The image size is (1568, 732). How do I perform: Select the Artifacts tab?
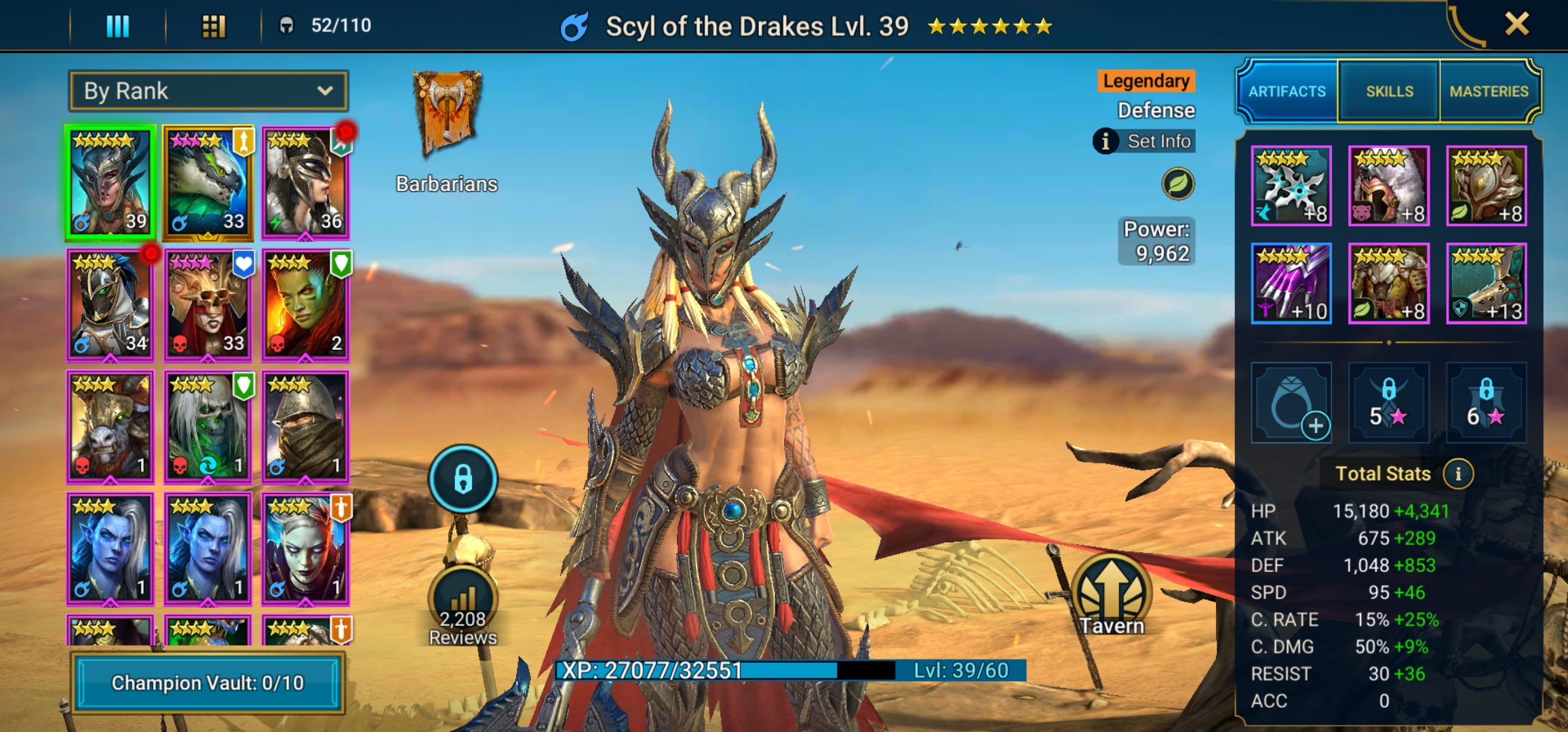1287,91
